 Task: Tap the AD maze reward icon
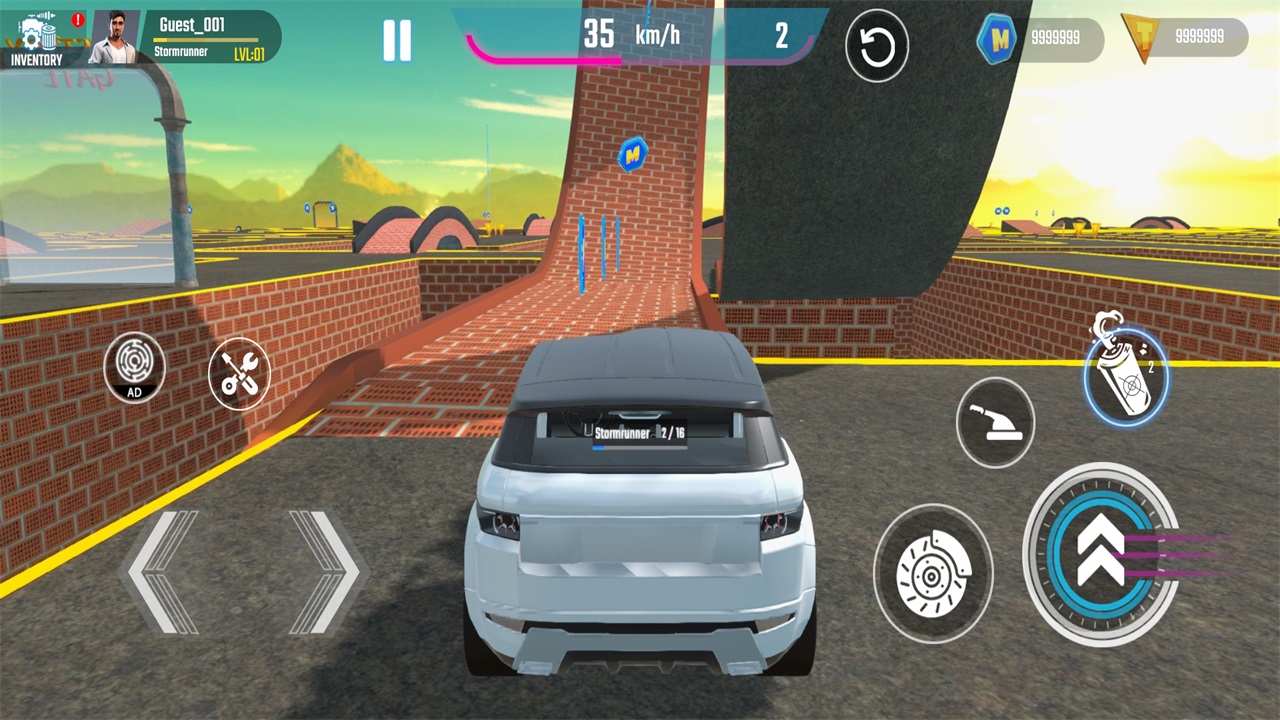tap(134, 368)
